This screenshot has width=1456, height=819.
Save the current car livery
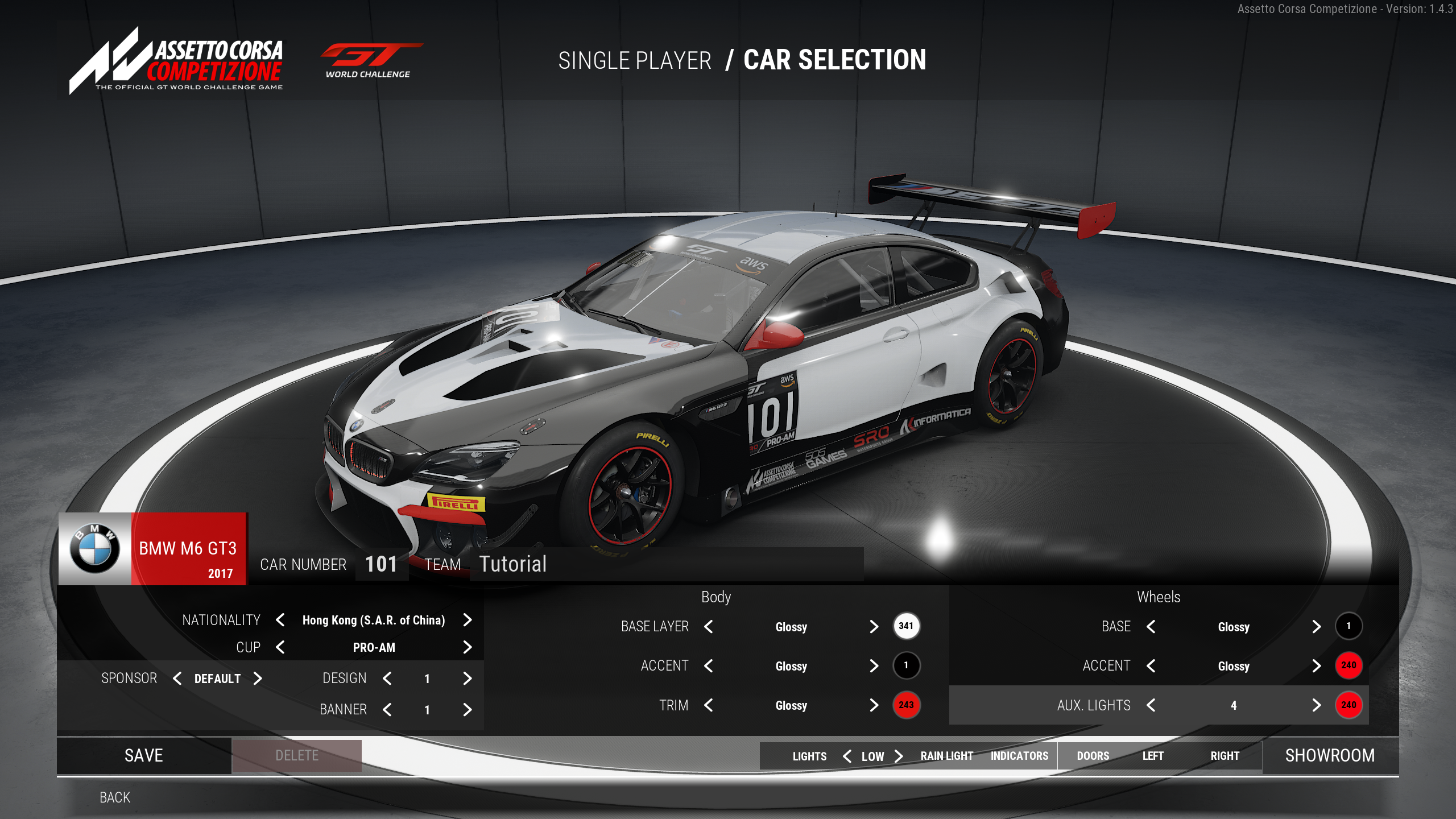click(143, 755)
